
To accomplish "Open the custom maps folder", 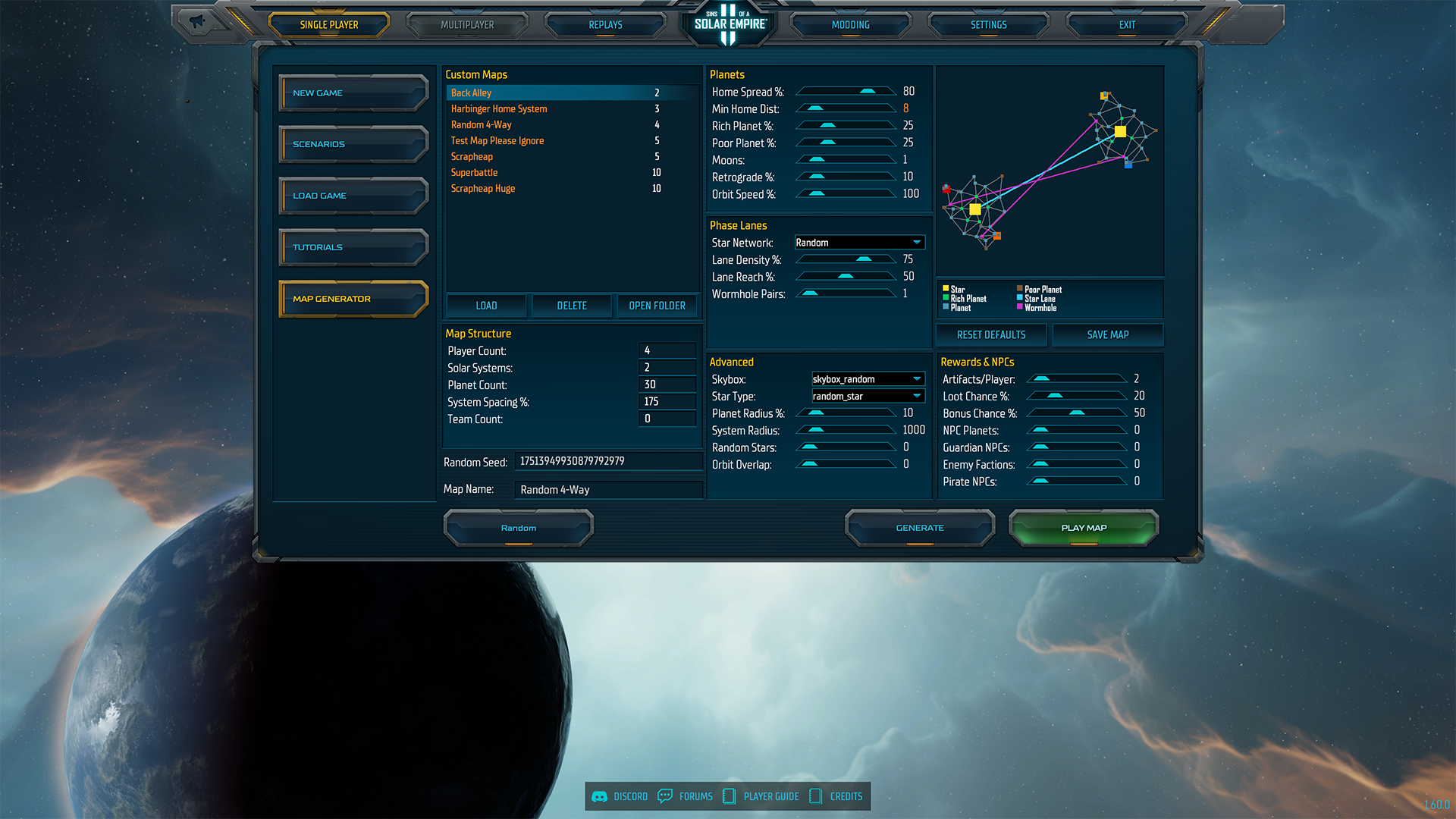I will click(657, 306).
